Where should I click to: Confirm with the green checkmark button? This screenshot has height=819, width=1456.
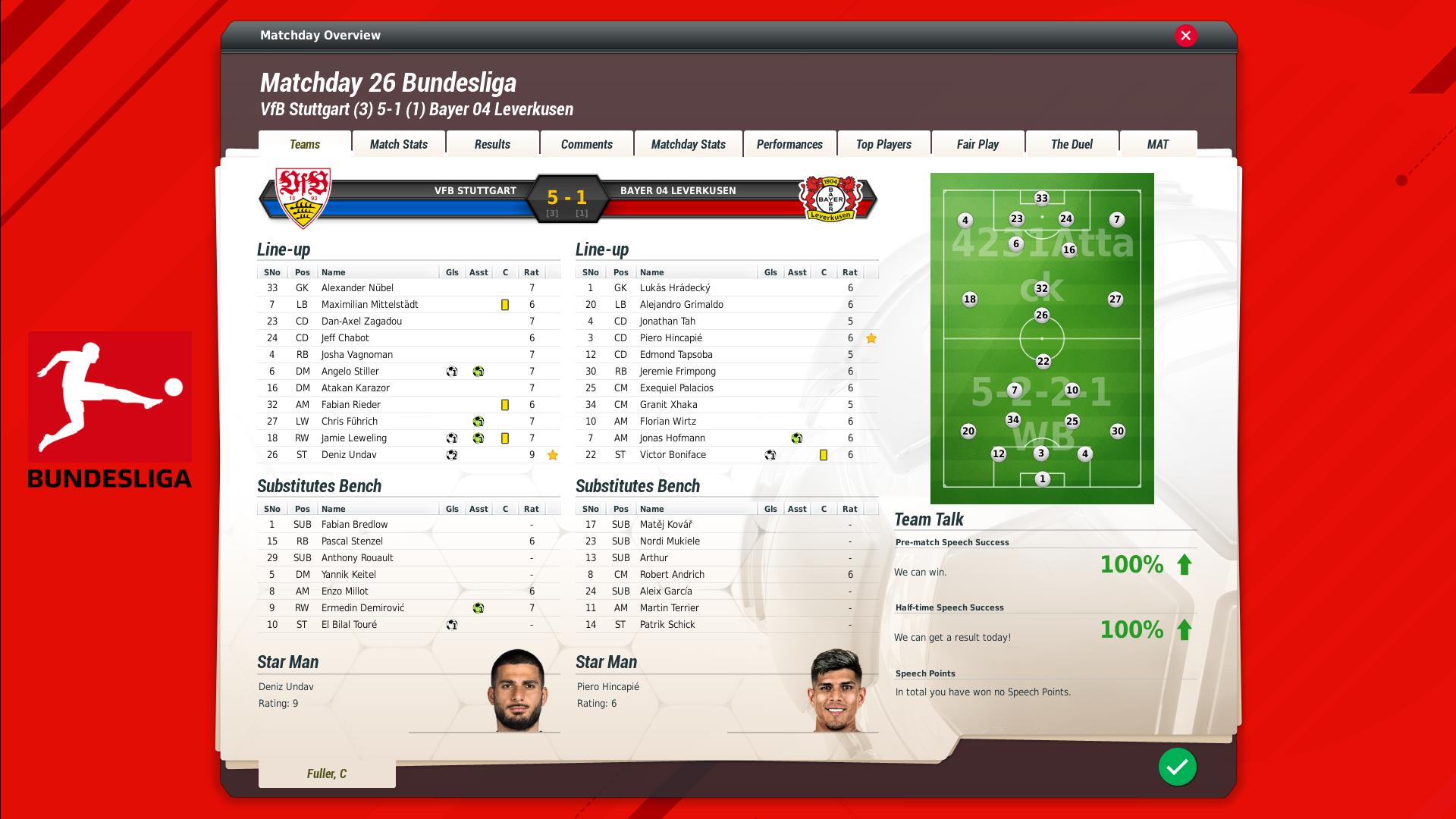click(1177, 767)
